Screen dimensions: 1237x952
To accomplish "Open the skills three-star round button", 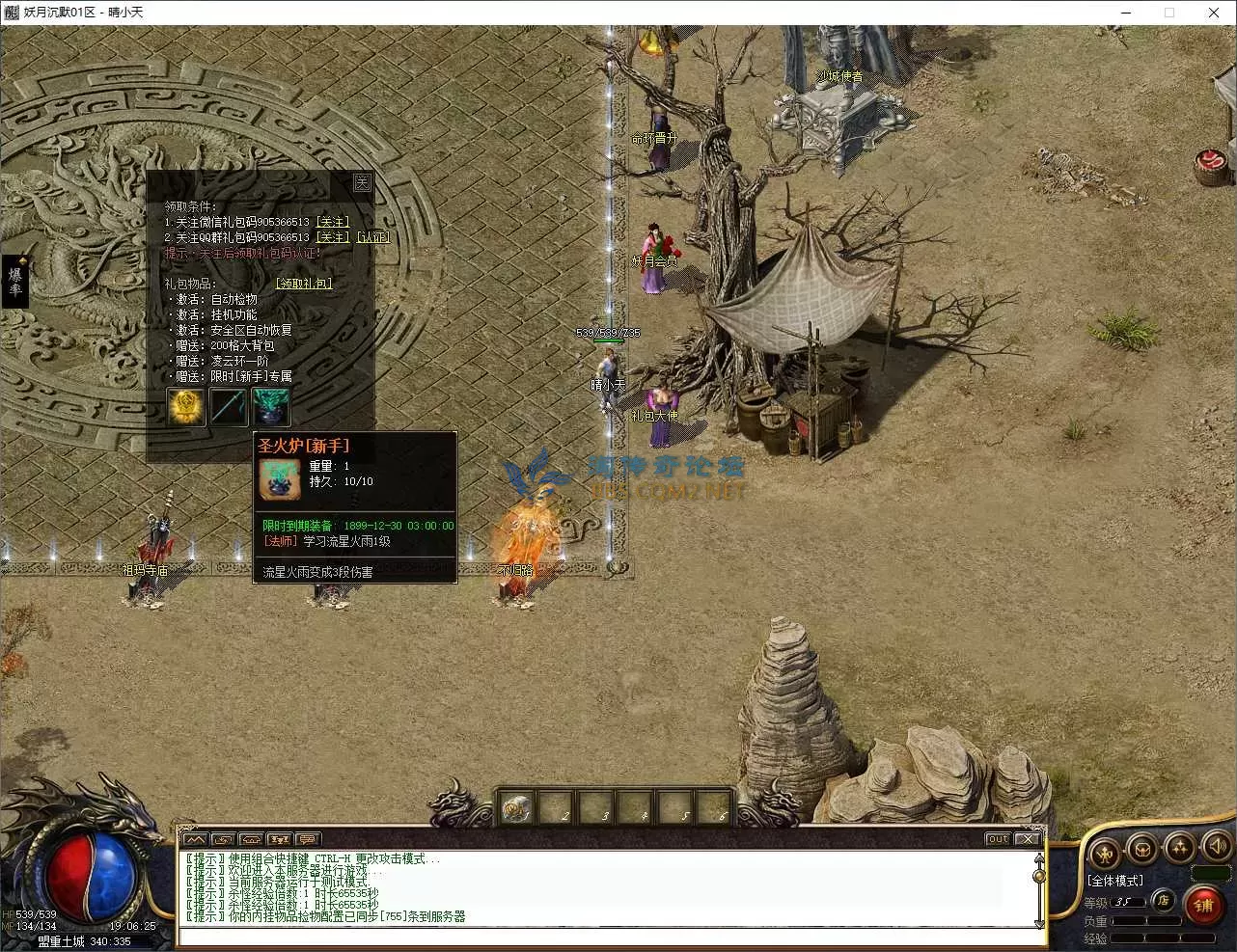I will click(1180, 849).
